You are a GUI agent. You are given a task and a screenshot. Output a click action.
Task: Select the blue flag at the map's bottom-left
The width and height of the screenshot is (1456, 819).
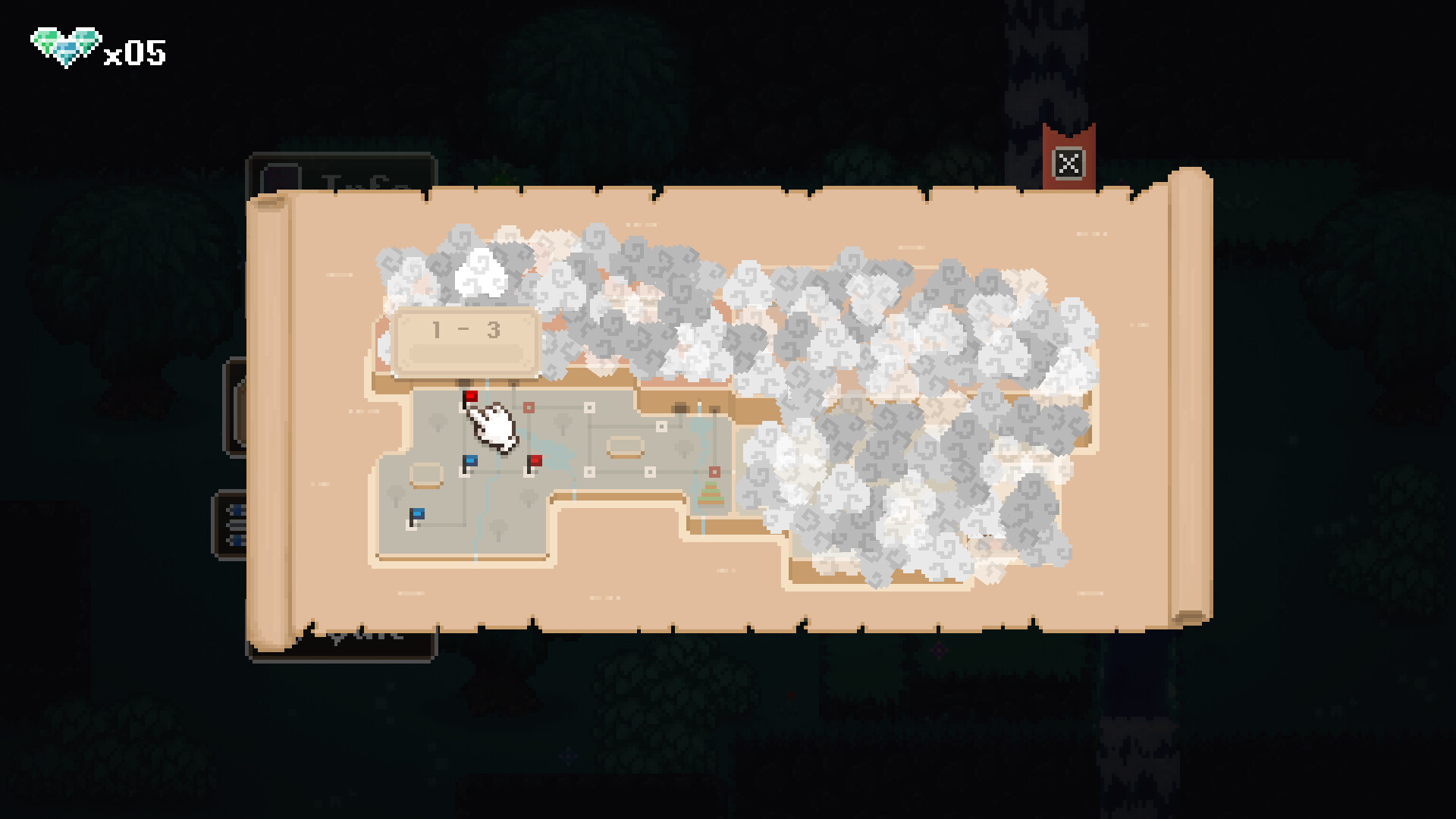416,516
